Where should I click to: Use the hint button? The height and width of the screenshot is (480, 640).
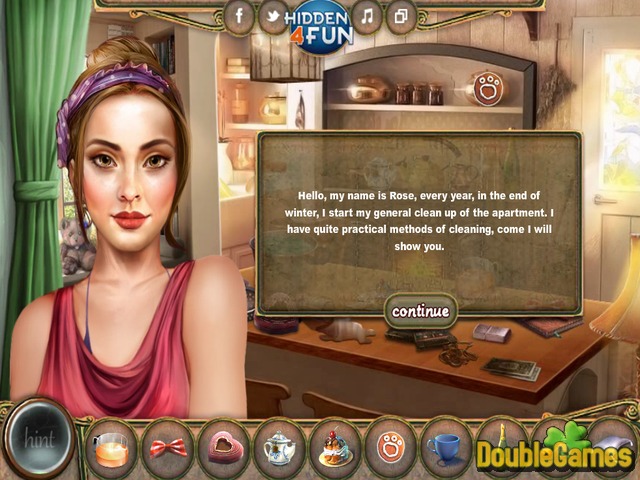coord(40,437)
